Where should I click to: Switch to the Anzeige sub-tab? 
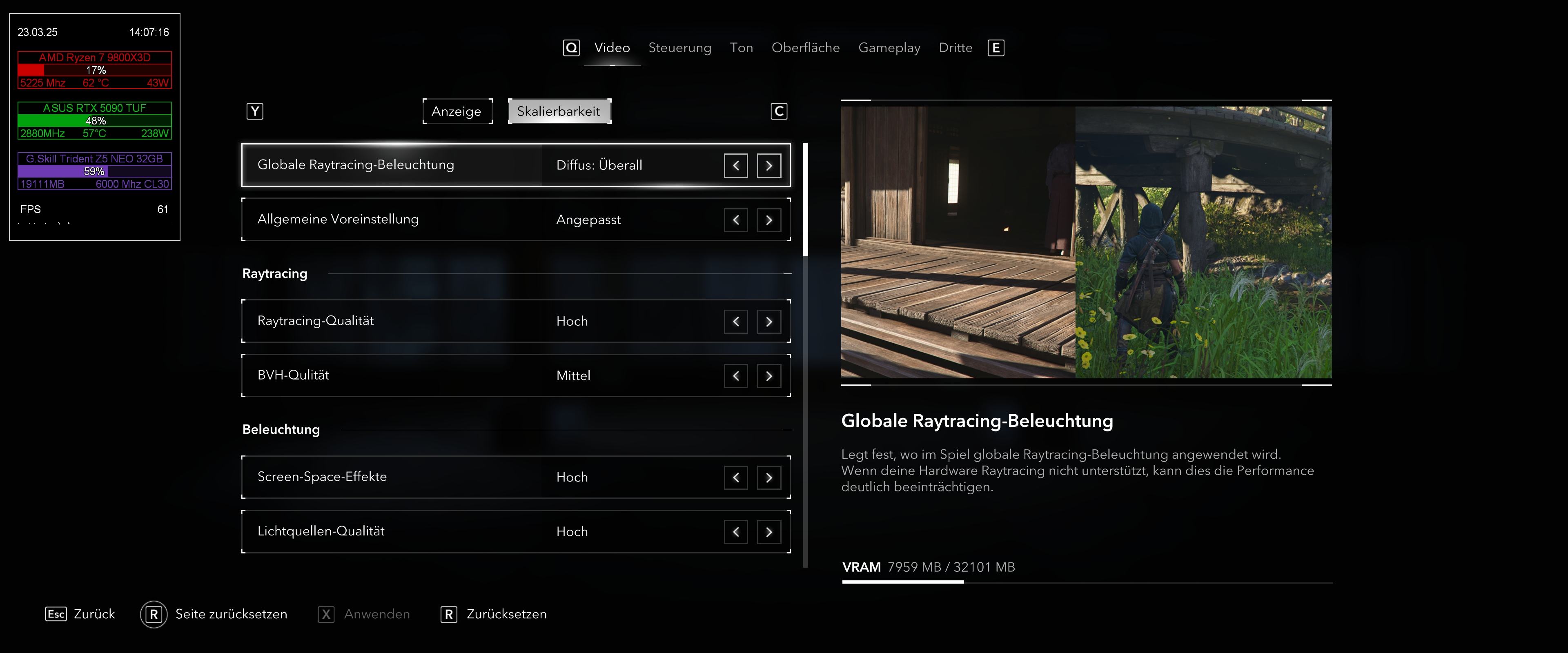point(457,111)
